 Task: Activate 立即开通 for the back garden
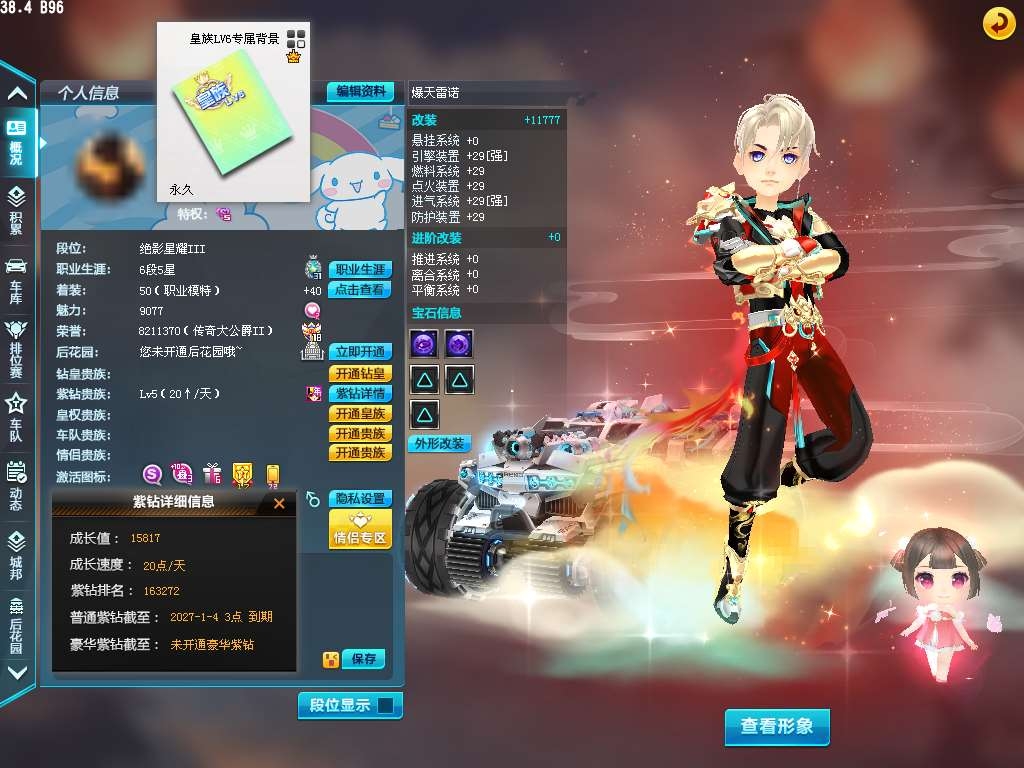tap(360, 352)
